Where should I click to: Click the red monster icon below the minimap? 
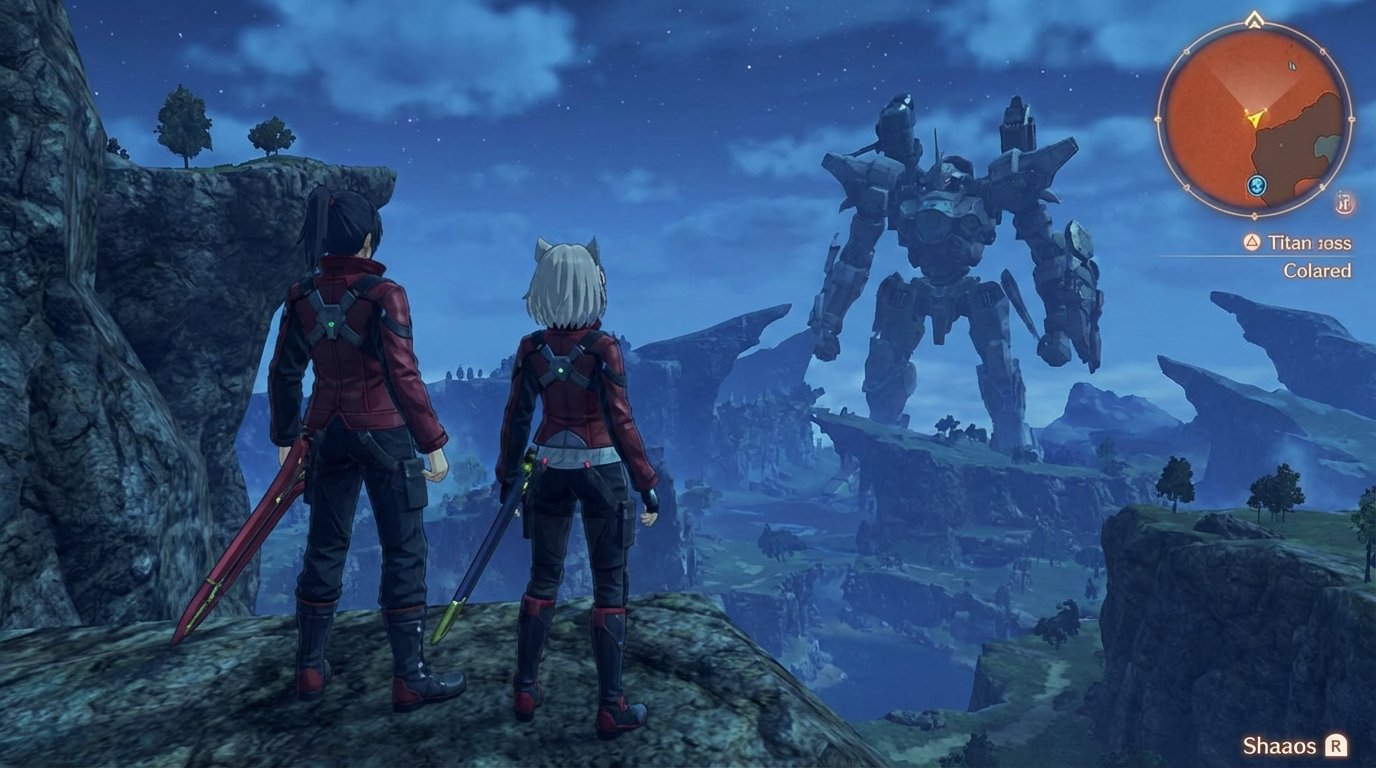tap(1344, 203)
